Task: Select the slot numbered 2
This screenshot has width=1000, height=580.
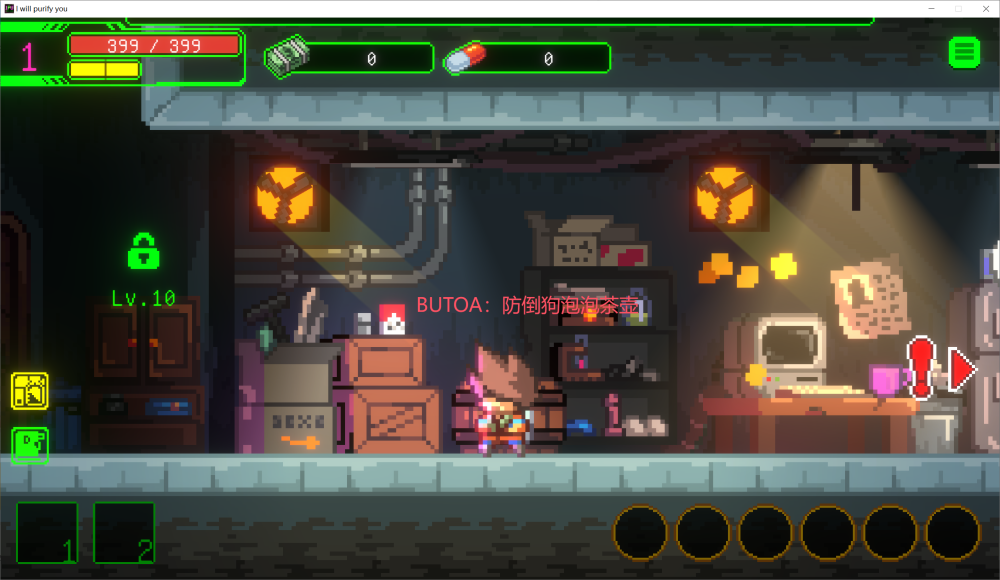Action: [x=124, y=532]
